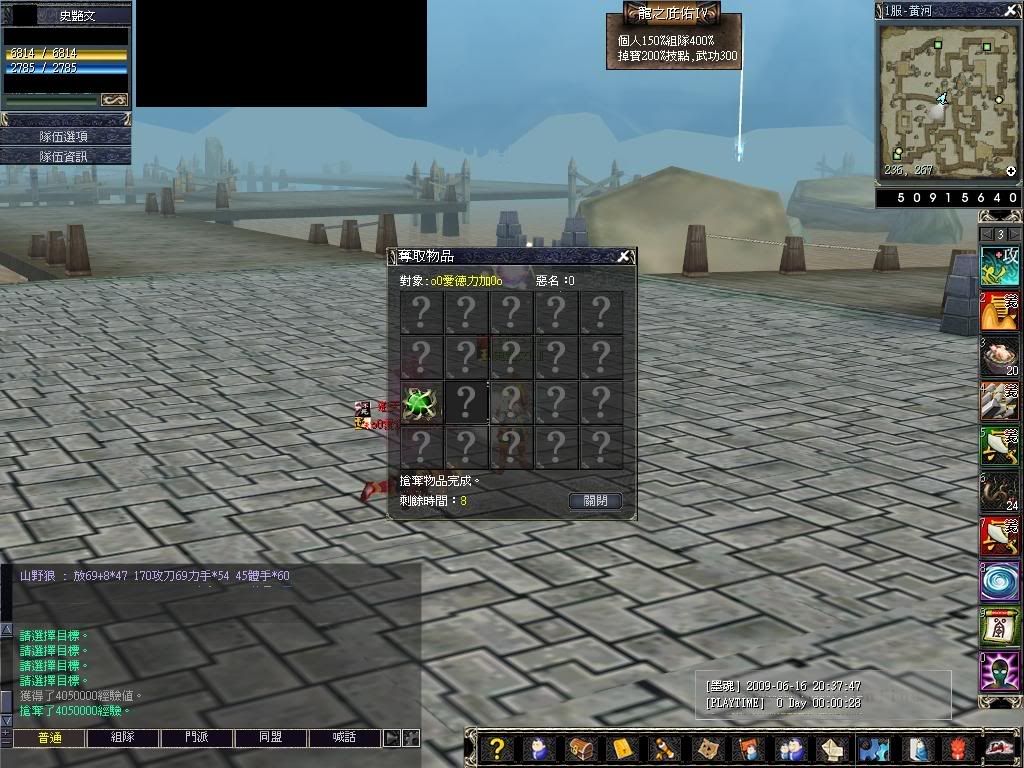The height and width of the screenshot is (768, 1024).
Task: Switch to the 組隊 chat tab
Action: (x=122, y=738)
